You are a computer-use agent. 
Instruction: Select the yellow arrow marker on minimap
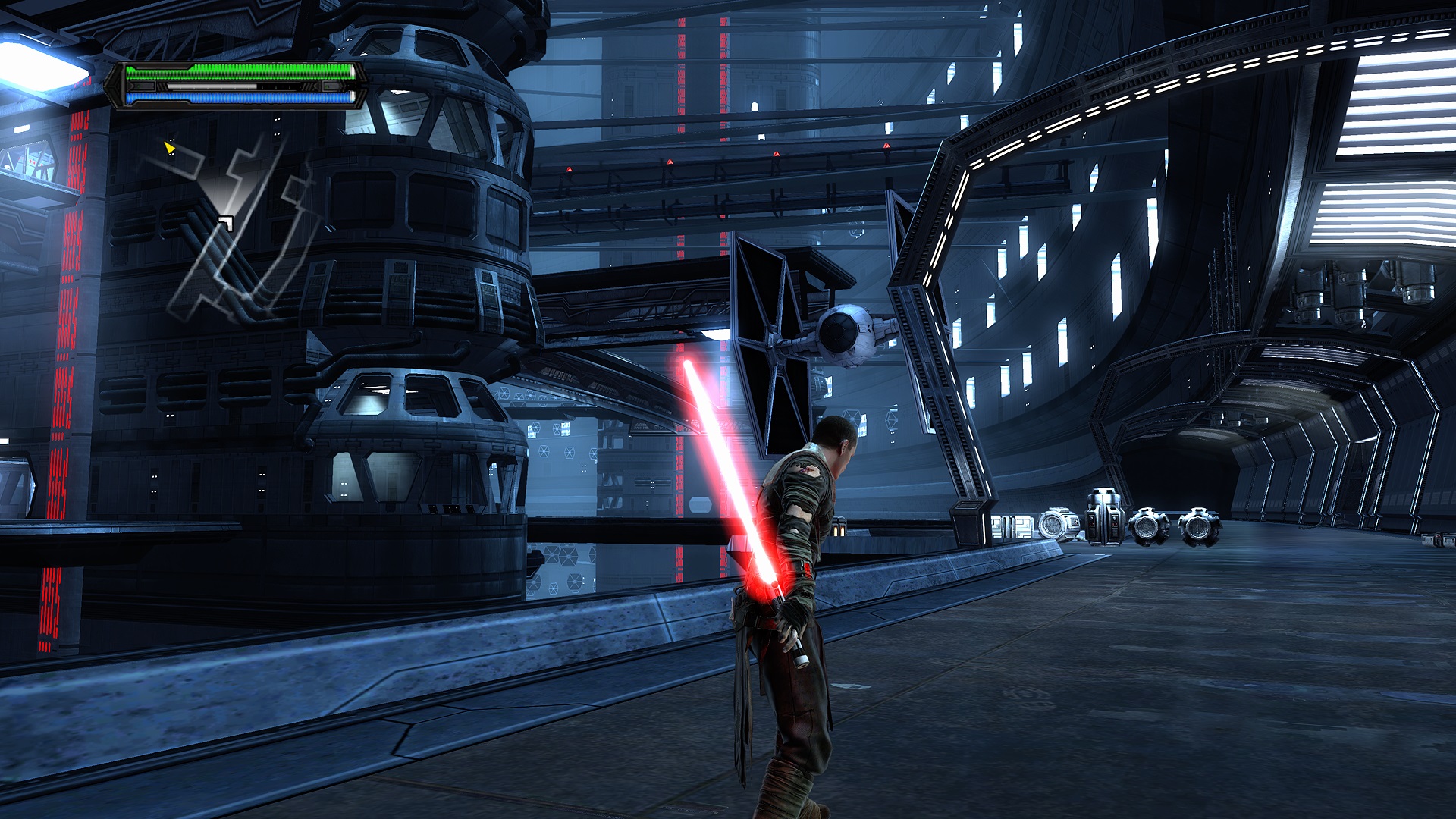[x=169, y=147]
